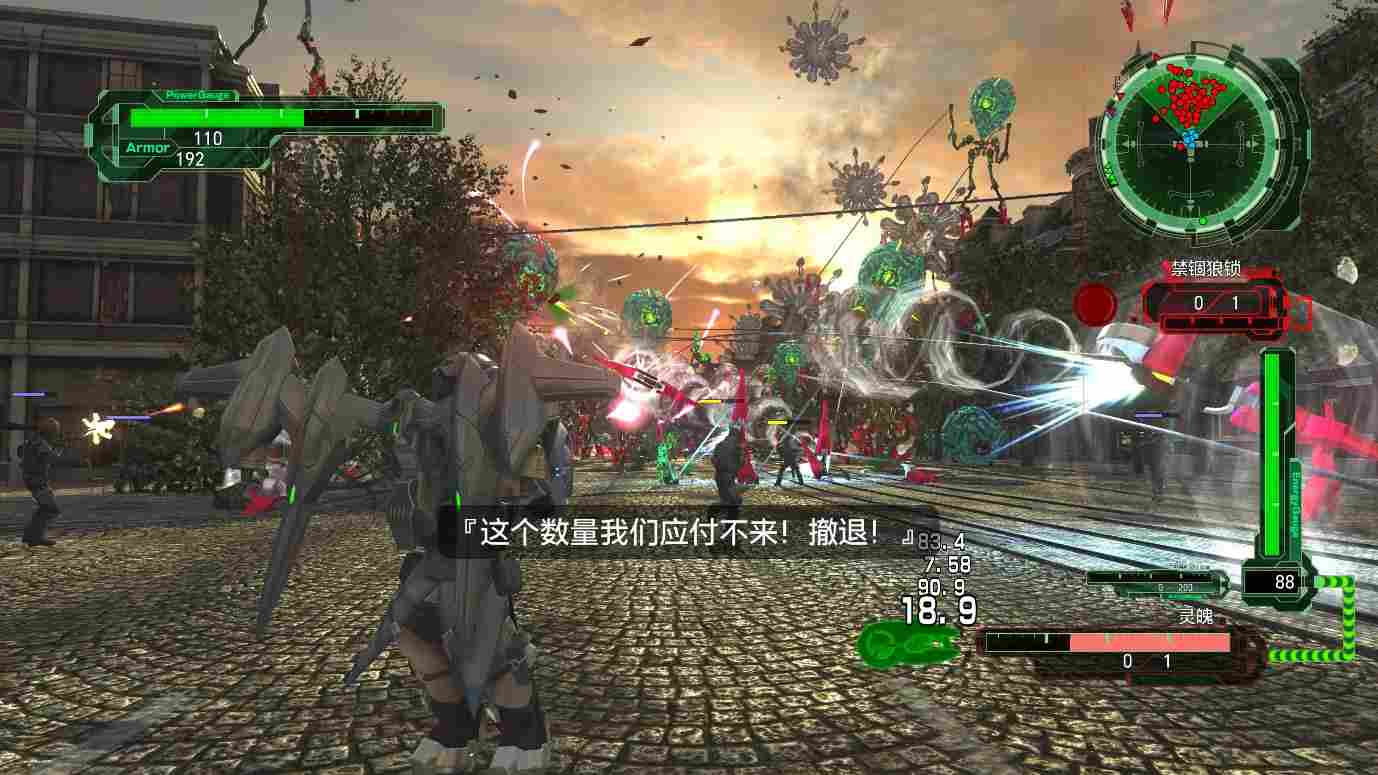Click the red round icon beside 禁锢狼锁
The width and height of the screenshot is (1378, 775).
coord(1096,303)
